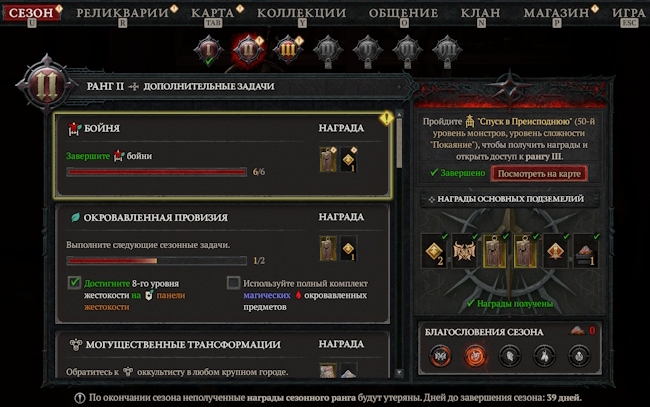Screen dimensions: 650x407
Task: Visit the Магазин tab
Action: [x=555, y=14]
